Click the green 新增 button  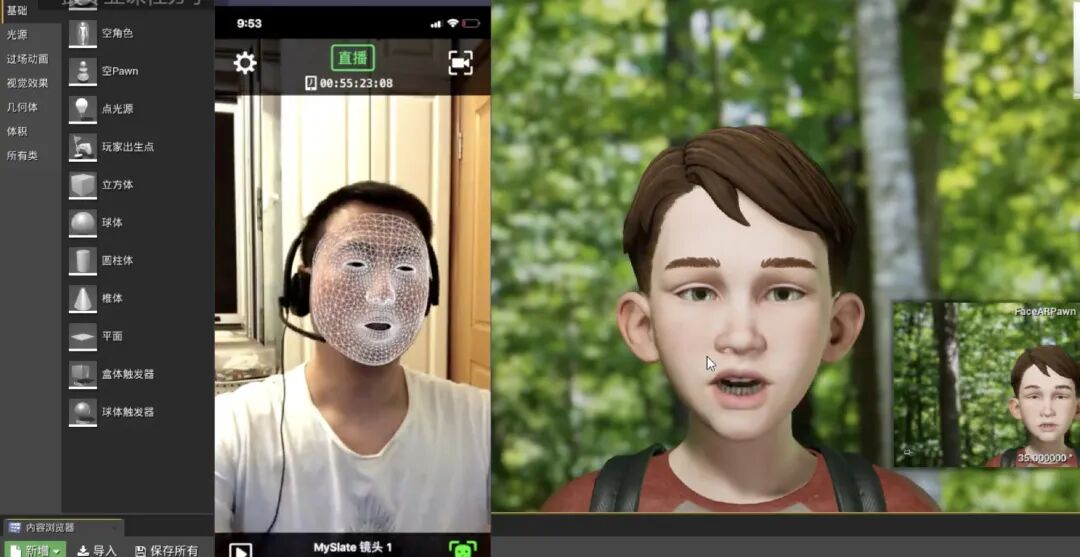36,550
